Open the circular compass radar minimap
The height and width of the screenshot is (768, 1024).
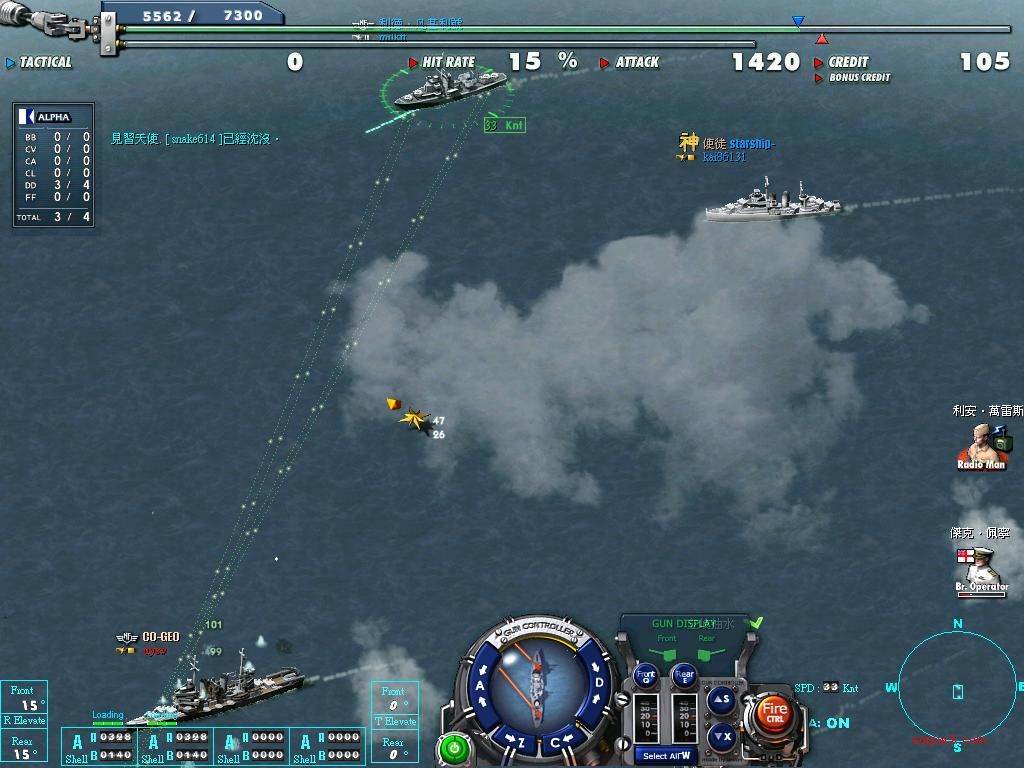(957, 691)
